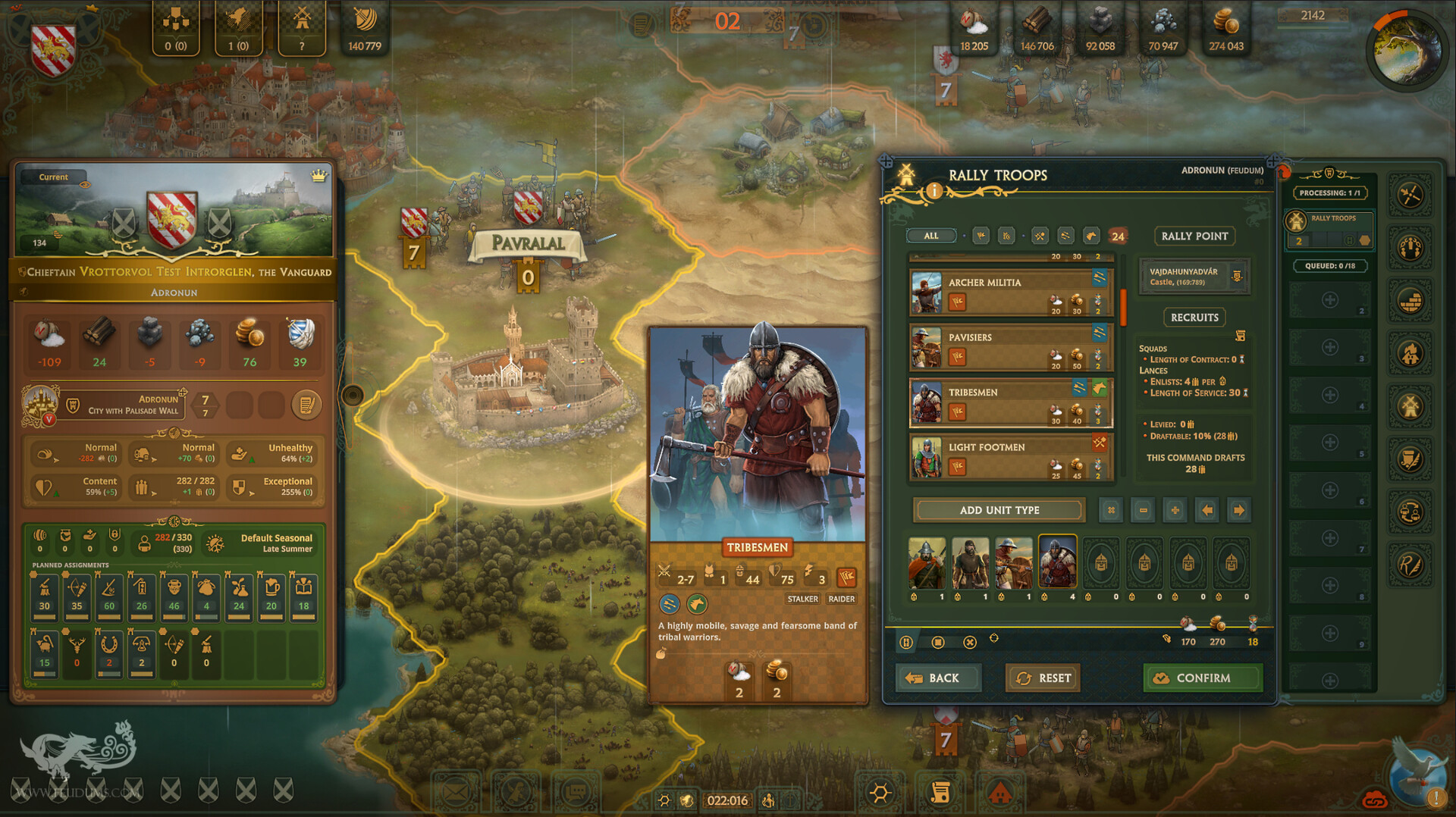Viewport: 1456px width, 817px height.
Task: Increase squad count with the plus stepper
Action: coord(1175,510)
